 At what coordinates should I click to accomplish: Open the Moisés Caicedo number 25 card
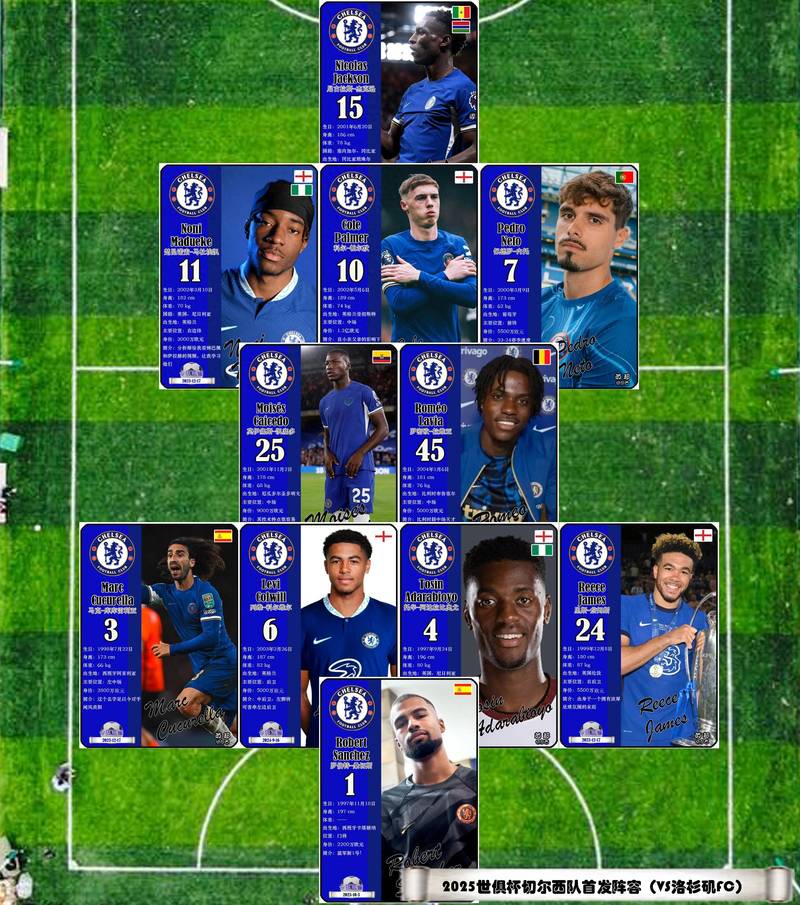[318, 432]
